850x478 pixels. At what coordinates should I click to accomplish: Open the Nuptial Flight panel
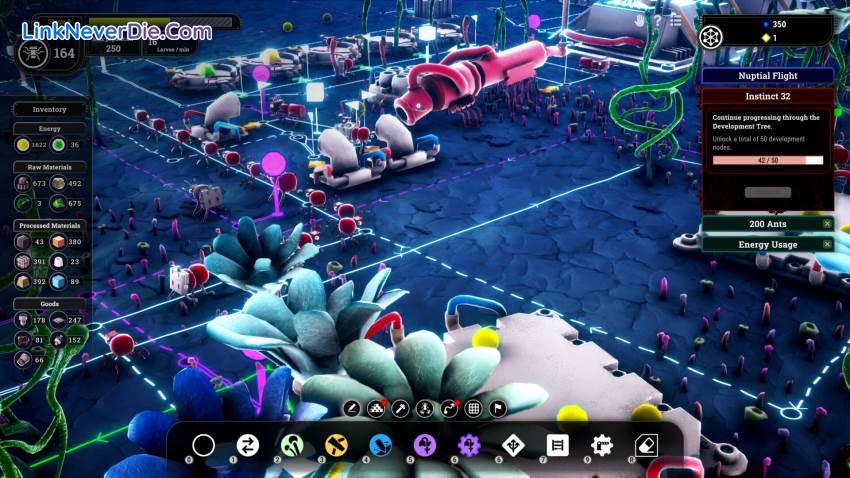click(767, 75)
